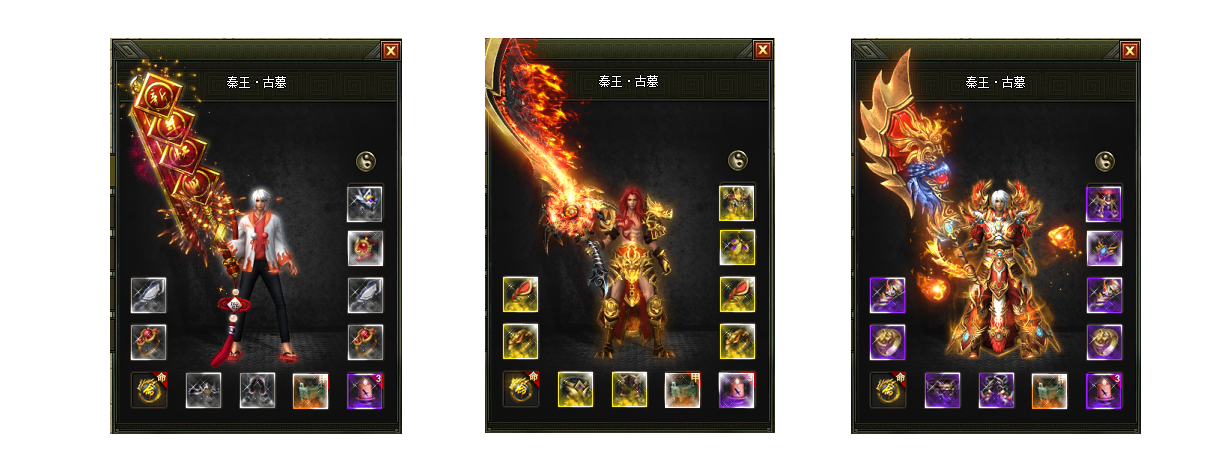Close the red-haired warrior's equipment panel
The image size is (1230, 470).
point(763,50)
